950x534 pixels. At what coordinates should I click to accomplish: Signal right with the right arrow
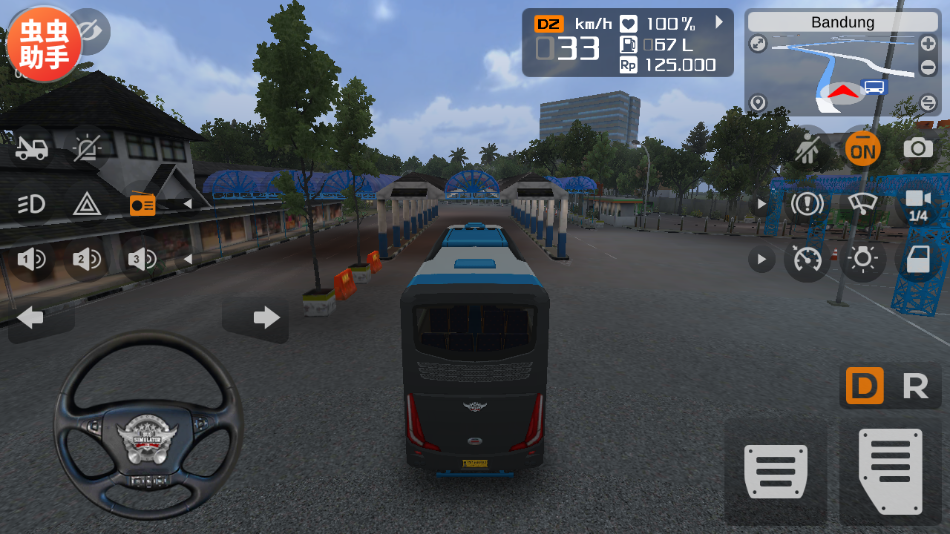tap(265, 318)
